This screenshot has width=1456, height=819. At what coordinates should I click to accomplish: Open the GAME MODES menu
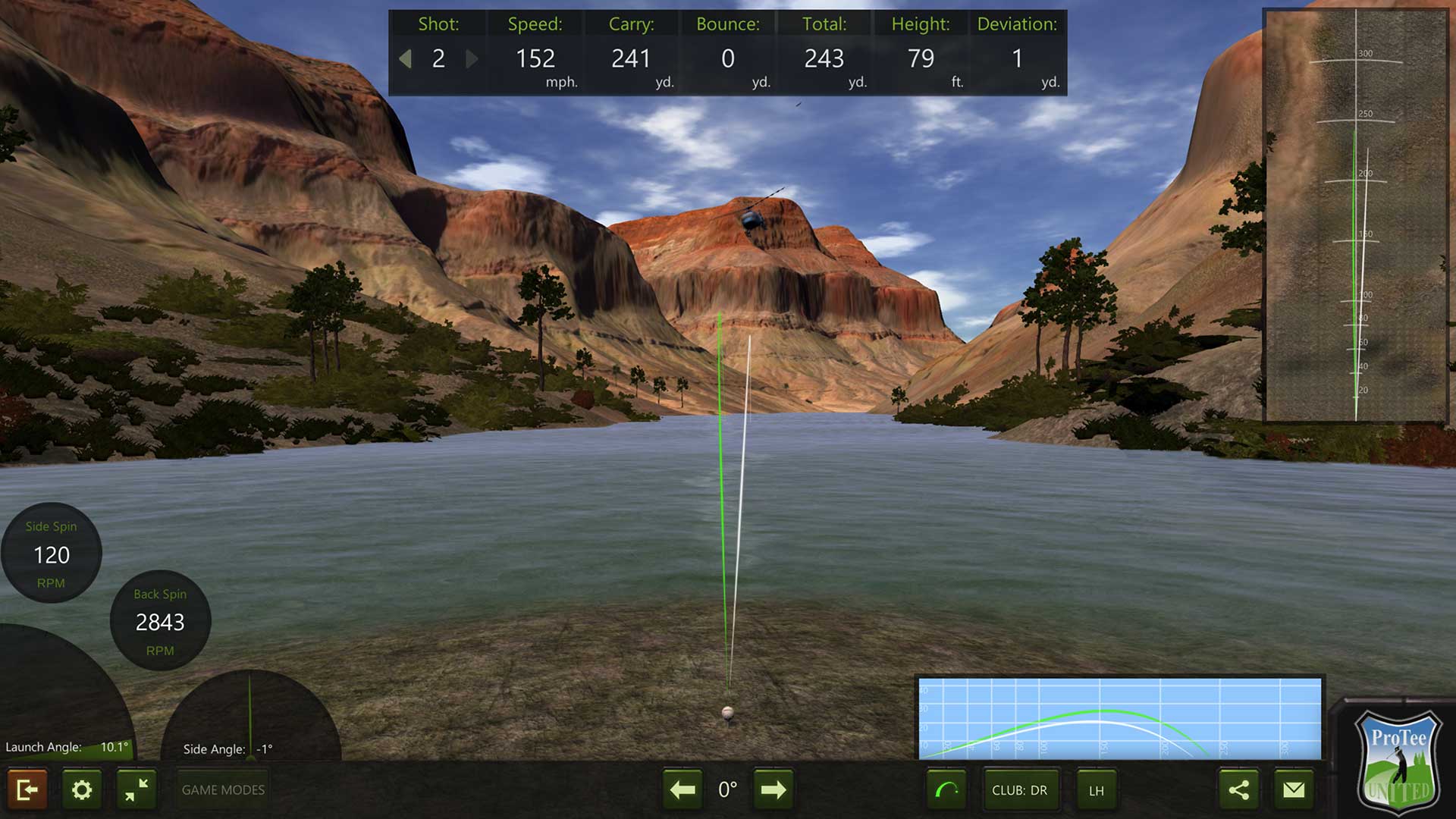pos(223,790)
